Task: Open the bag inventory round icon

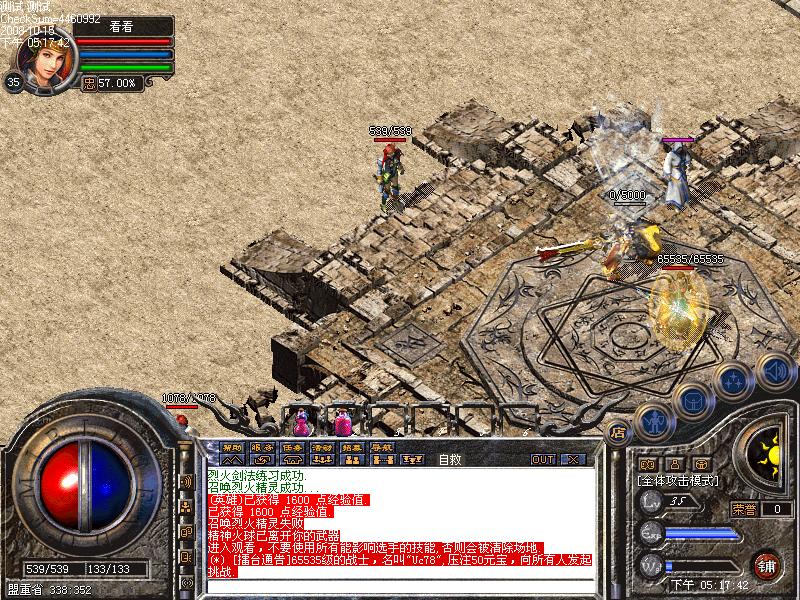Action: [x=692, y=400]
